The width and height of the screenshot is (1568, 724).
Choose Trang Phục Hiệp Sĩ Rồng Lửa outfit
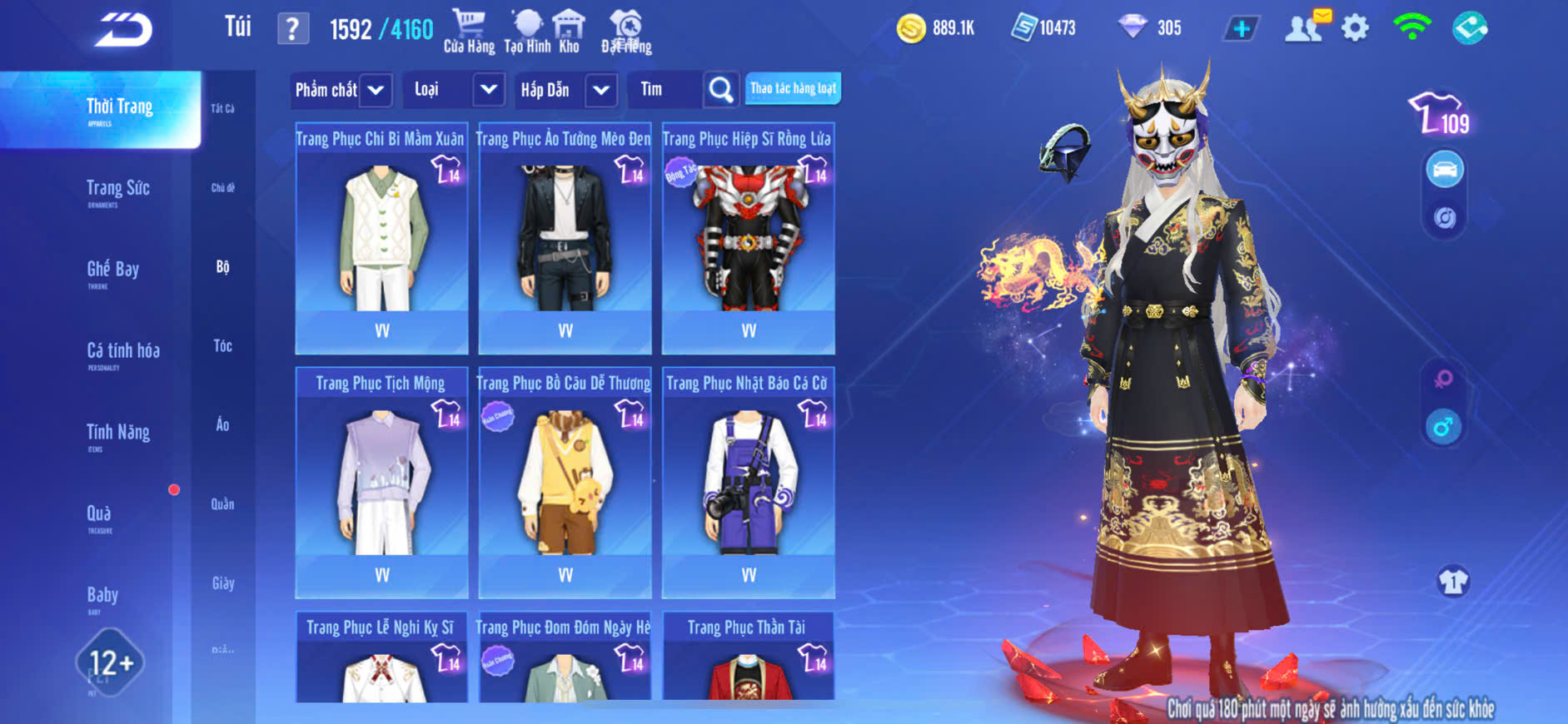(748, 239)
